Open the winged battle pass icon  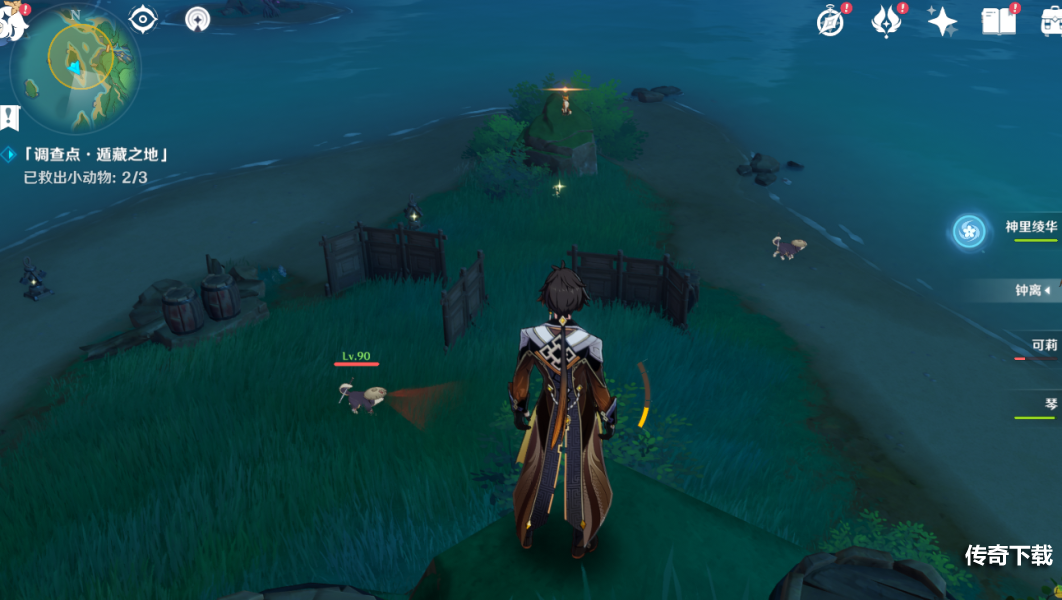886,21
